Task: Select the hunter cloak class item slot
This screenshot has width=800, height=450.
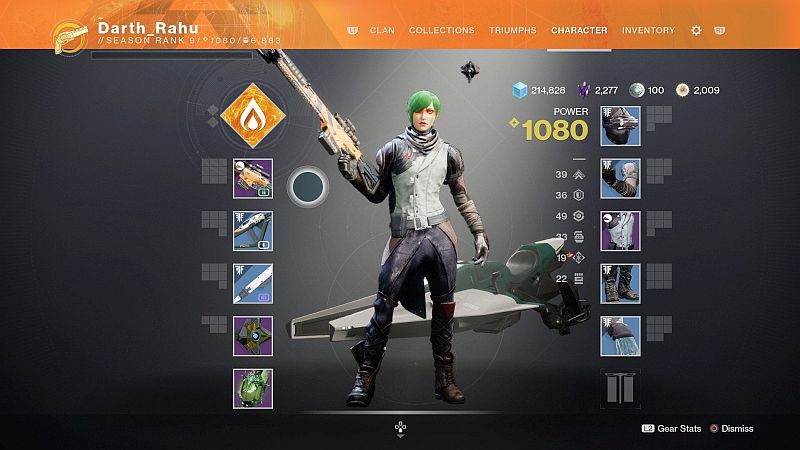Action: pos(620,336)
